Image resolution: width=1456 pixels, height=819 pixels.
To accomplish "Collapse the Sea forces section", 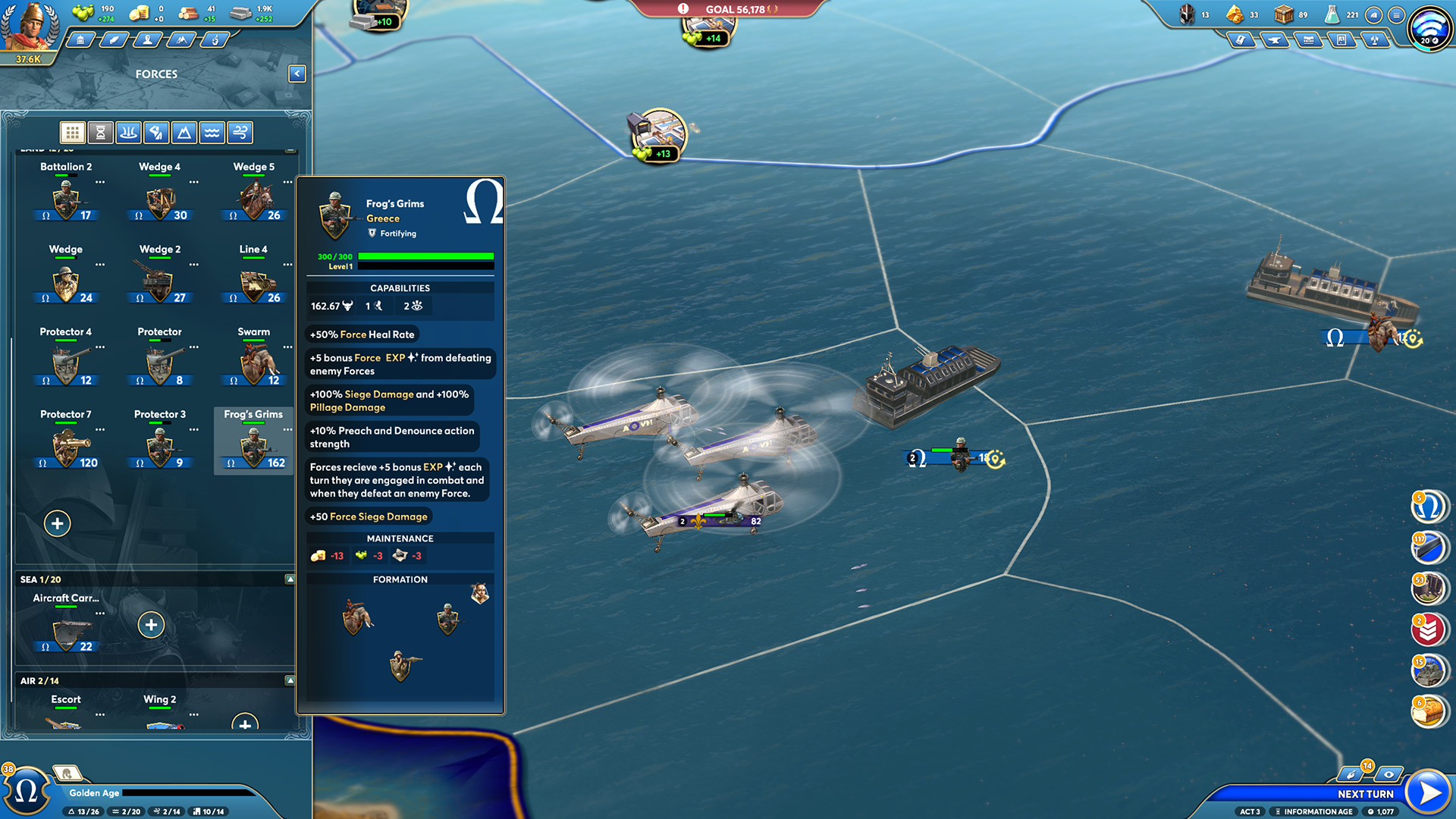I will (290, 579).
